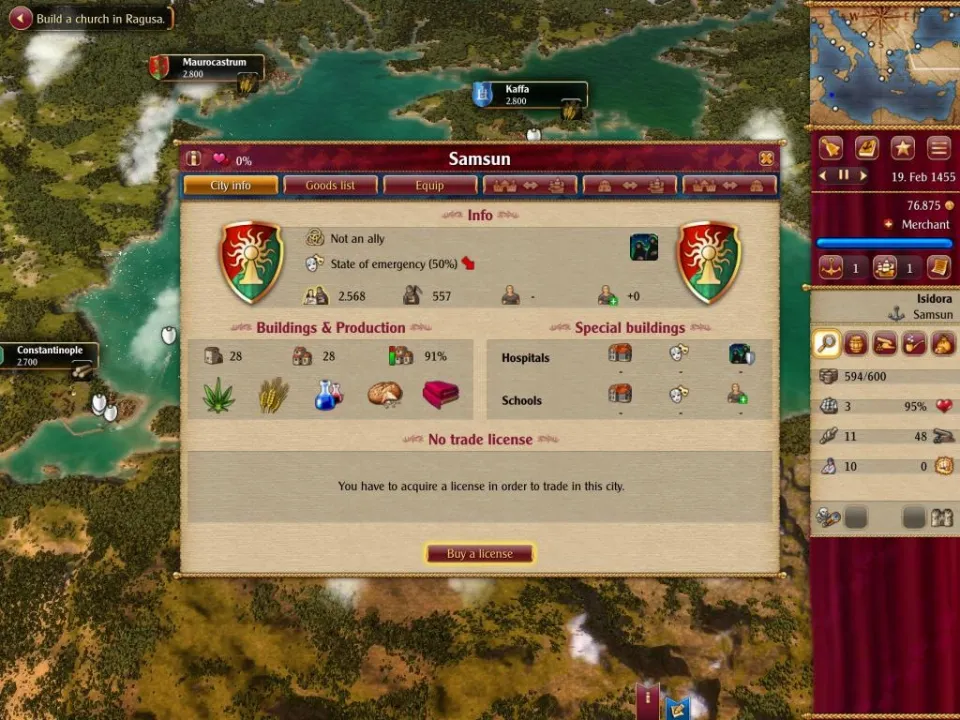The height and width of the screenshot is (720, 960).
Task: Open the Build a church in Ragusa objective
Action: (x=91, y=18)
